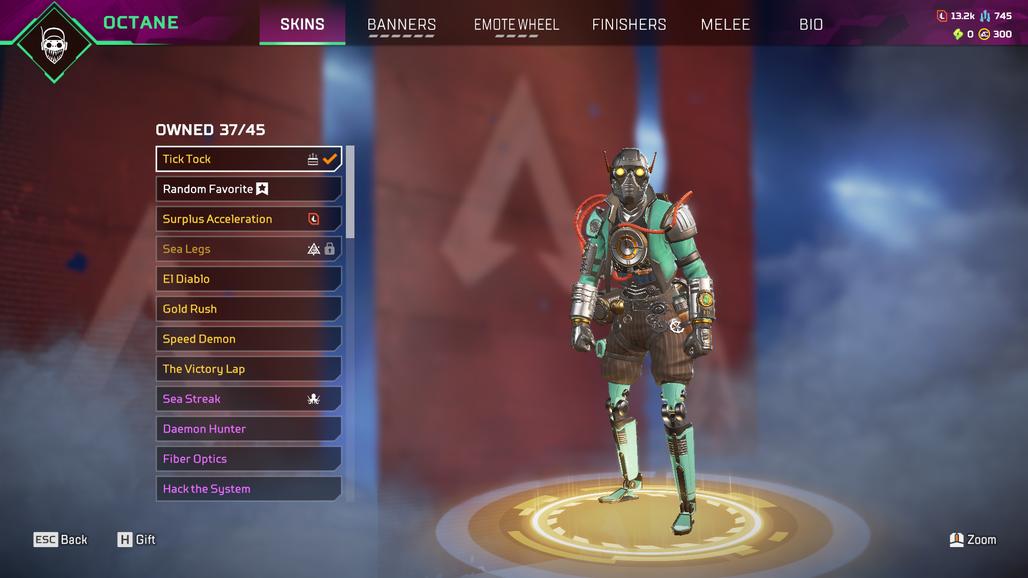
Task: Open Octane's Bio tab
Action: (x=811, y=24)
